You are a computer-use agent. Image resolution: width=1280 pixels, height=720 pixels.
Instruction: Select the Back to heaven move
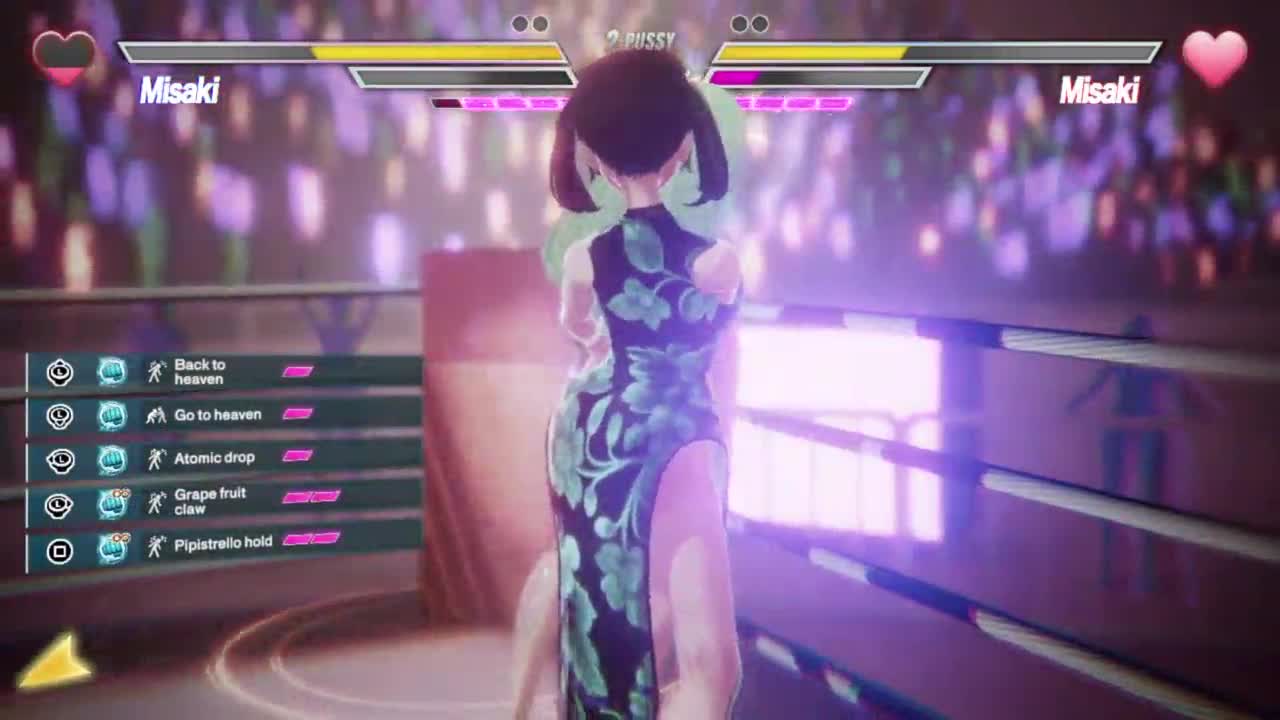[x=200, y=372]
